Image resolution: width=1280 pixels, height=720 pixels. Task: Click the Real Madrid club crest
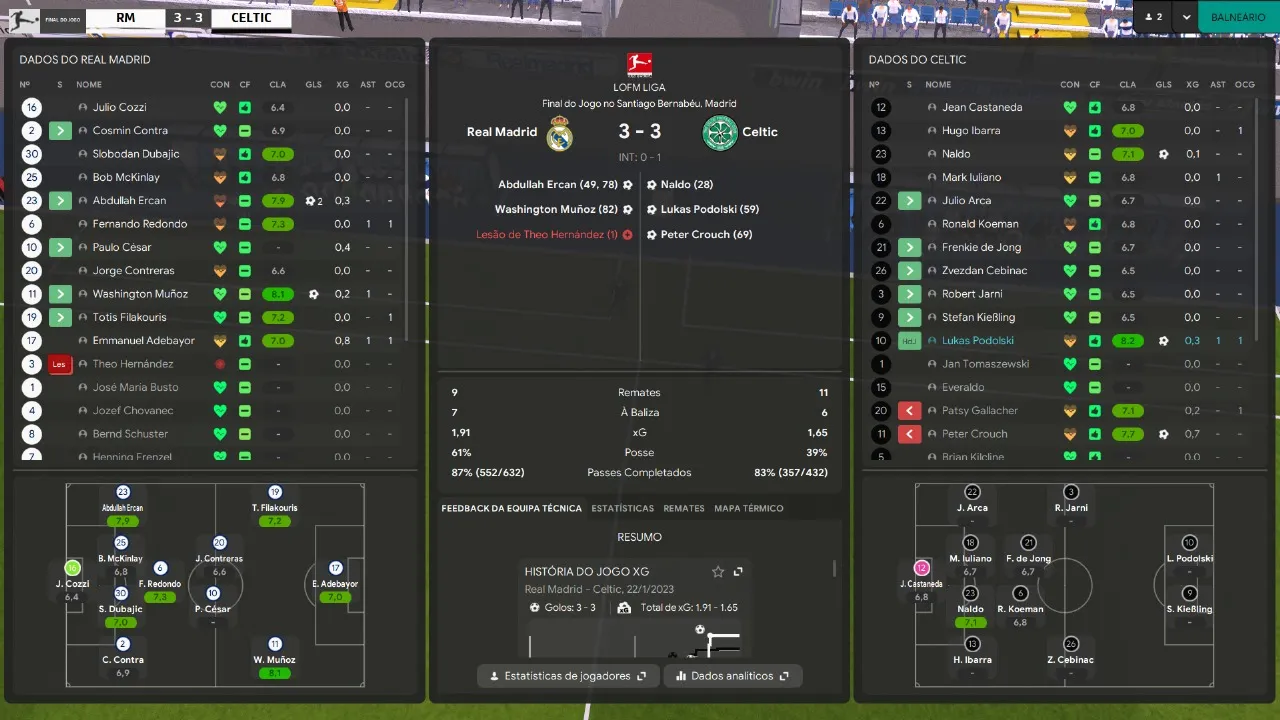[x=560, y=133]
